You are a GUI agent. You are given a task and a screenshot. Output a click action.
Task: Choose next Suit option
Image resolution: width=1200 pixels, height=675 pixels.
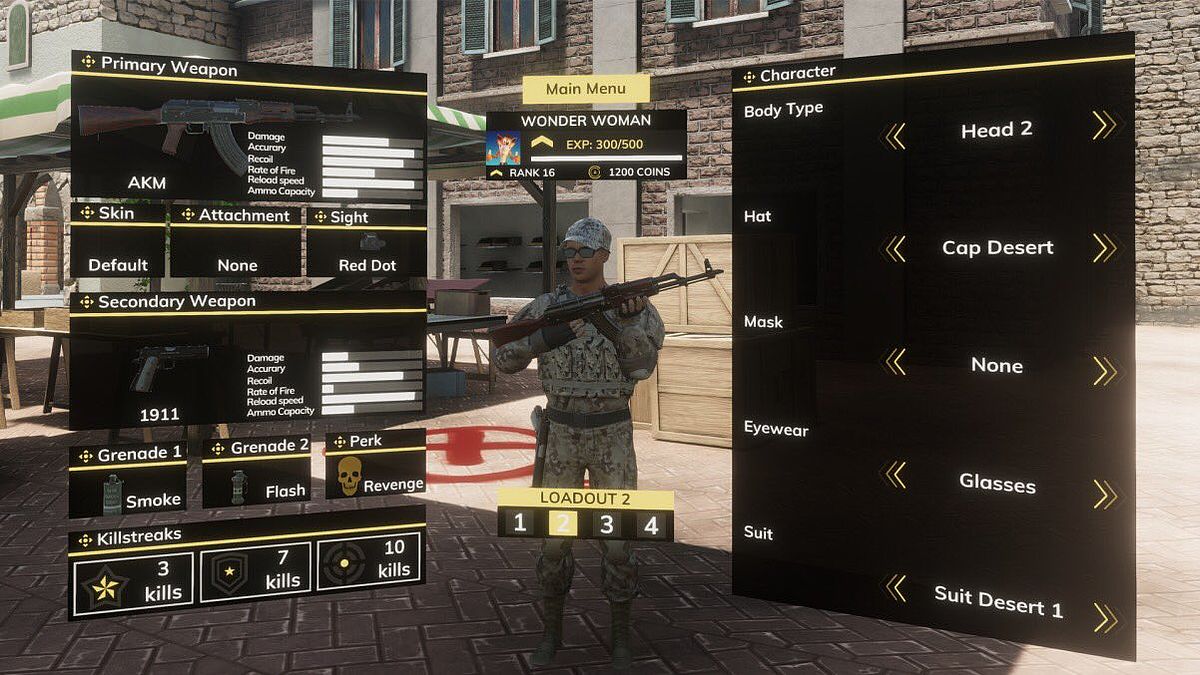point(1105,617)
